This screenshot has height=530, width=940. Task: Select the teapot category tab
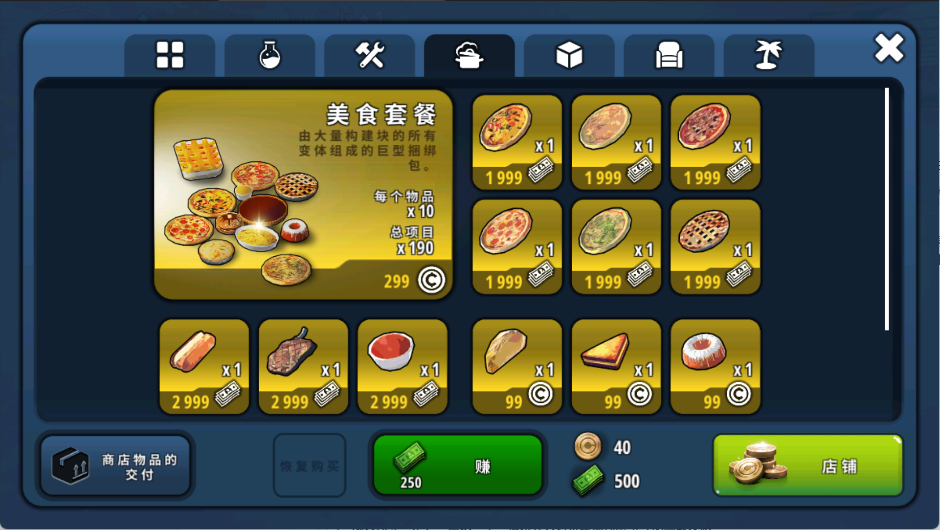[x=469, y=56]
